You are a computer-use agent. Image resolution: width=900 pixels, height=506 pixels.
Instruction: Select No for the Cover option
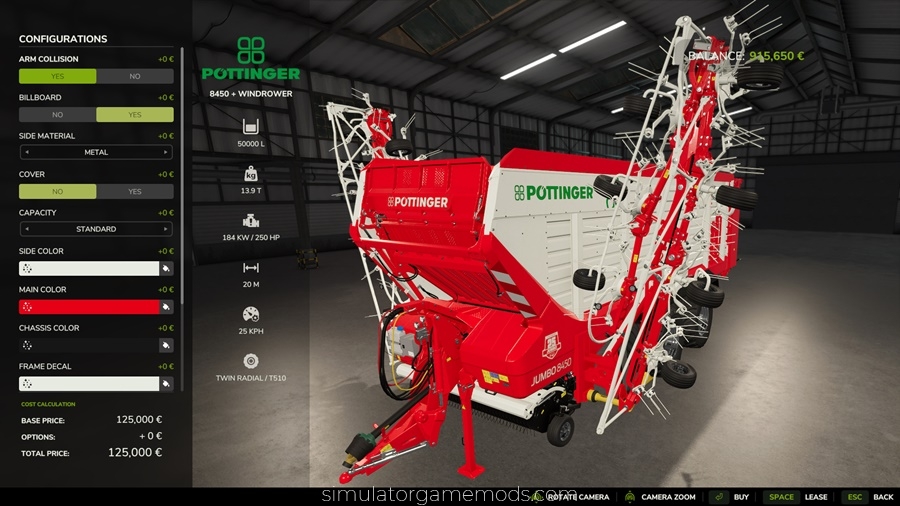57,191
